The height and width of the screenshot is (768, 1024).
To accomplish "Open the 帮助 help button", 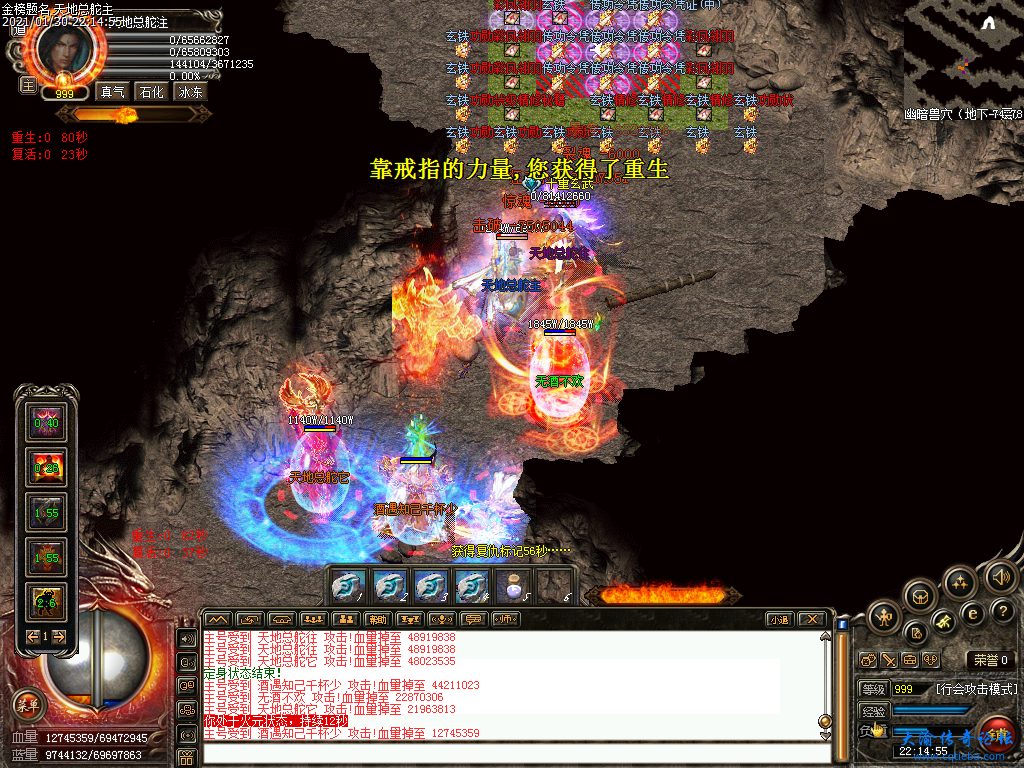I will coord(376,619).
